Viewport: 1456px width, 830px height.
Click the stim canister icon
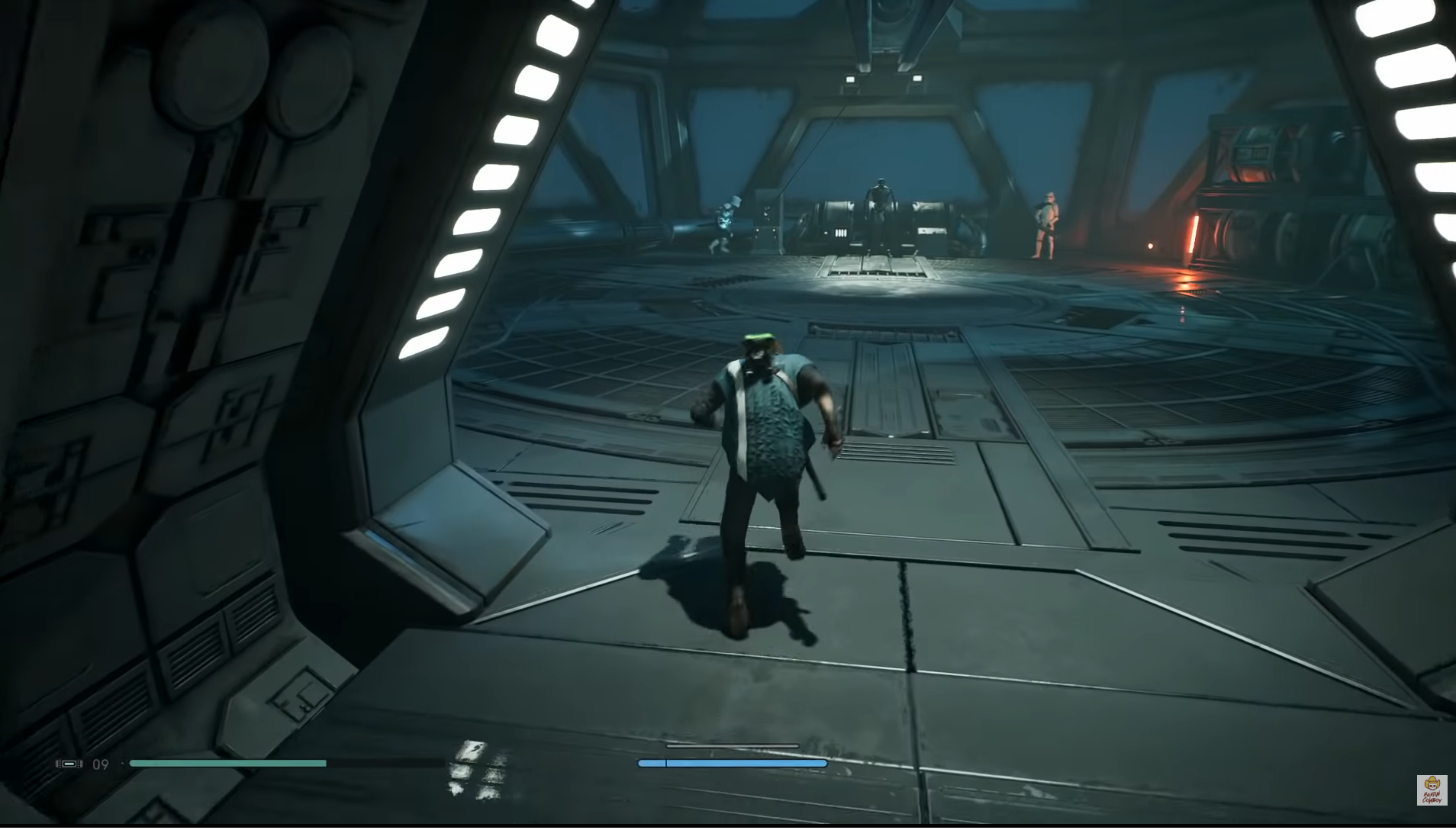[x=69, y=764]
